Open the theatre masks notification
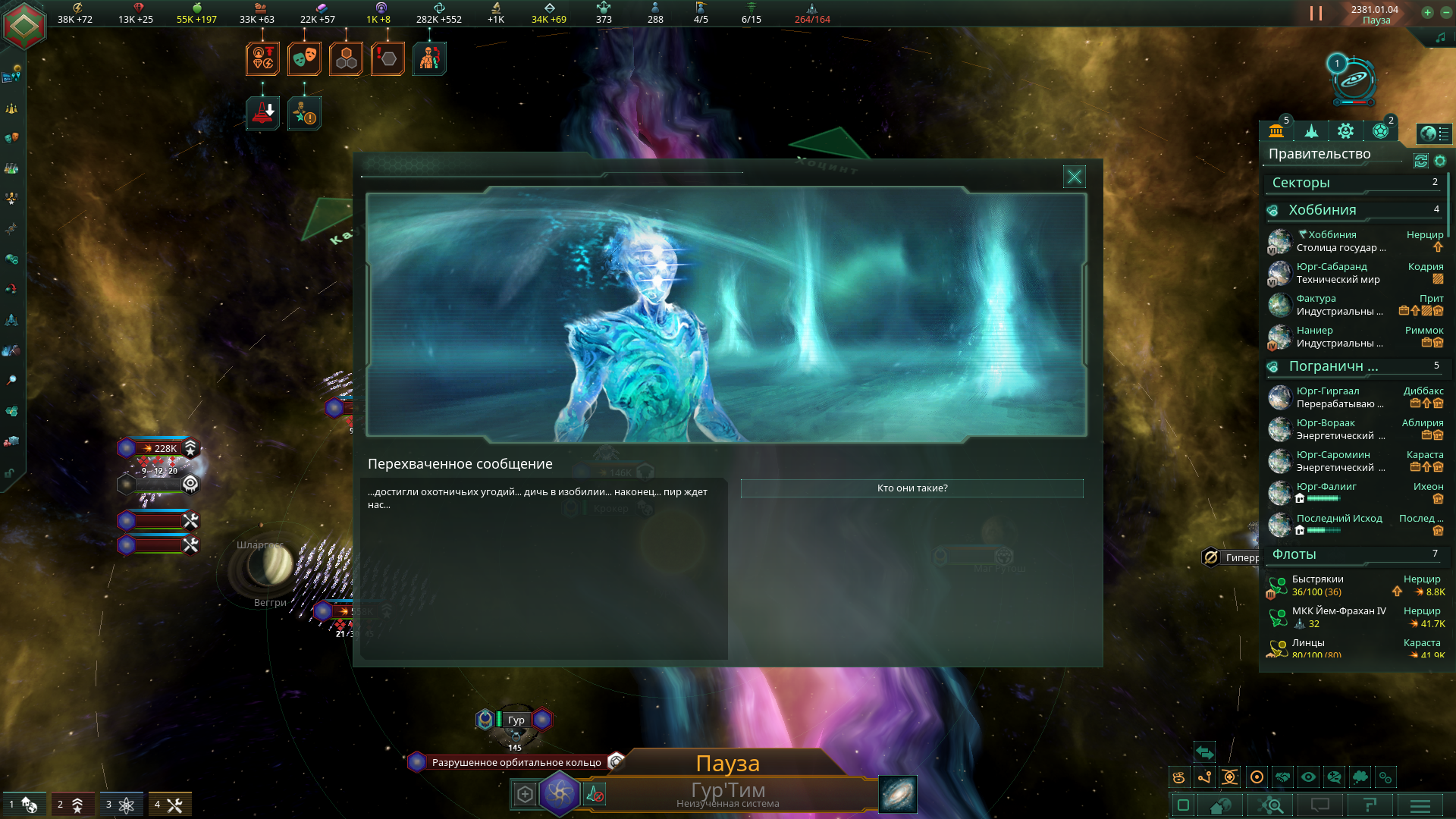This screenshot has height=819, width=1456. (x=304, y=58)
